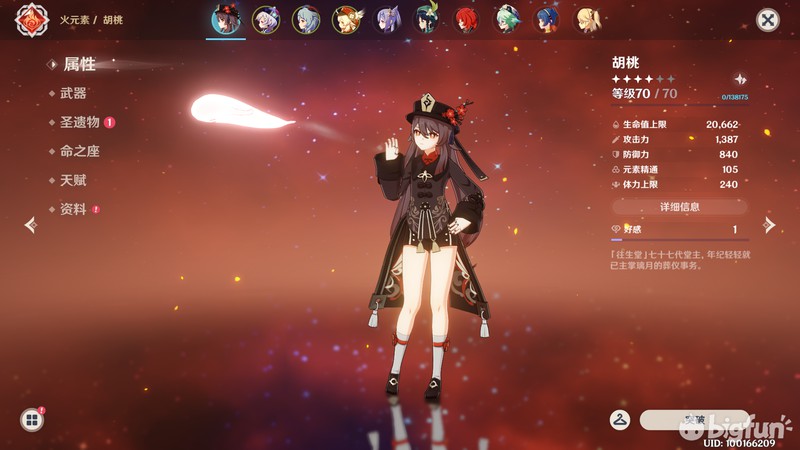
Task: Open the four-square grid menu icon
Action: point(31,420)
